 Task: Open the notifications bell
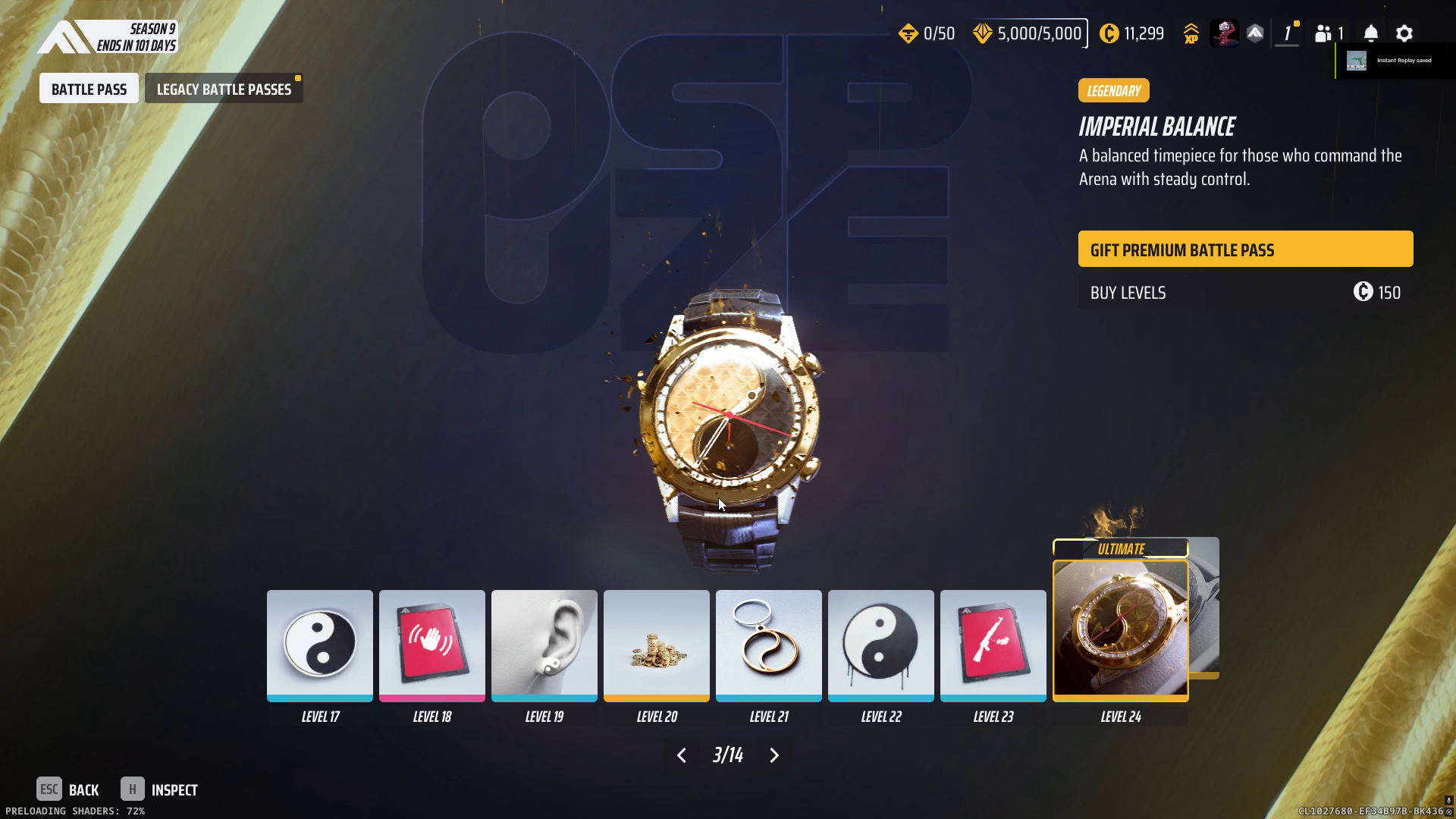click(1371, 33)
